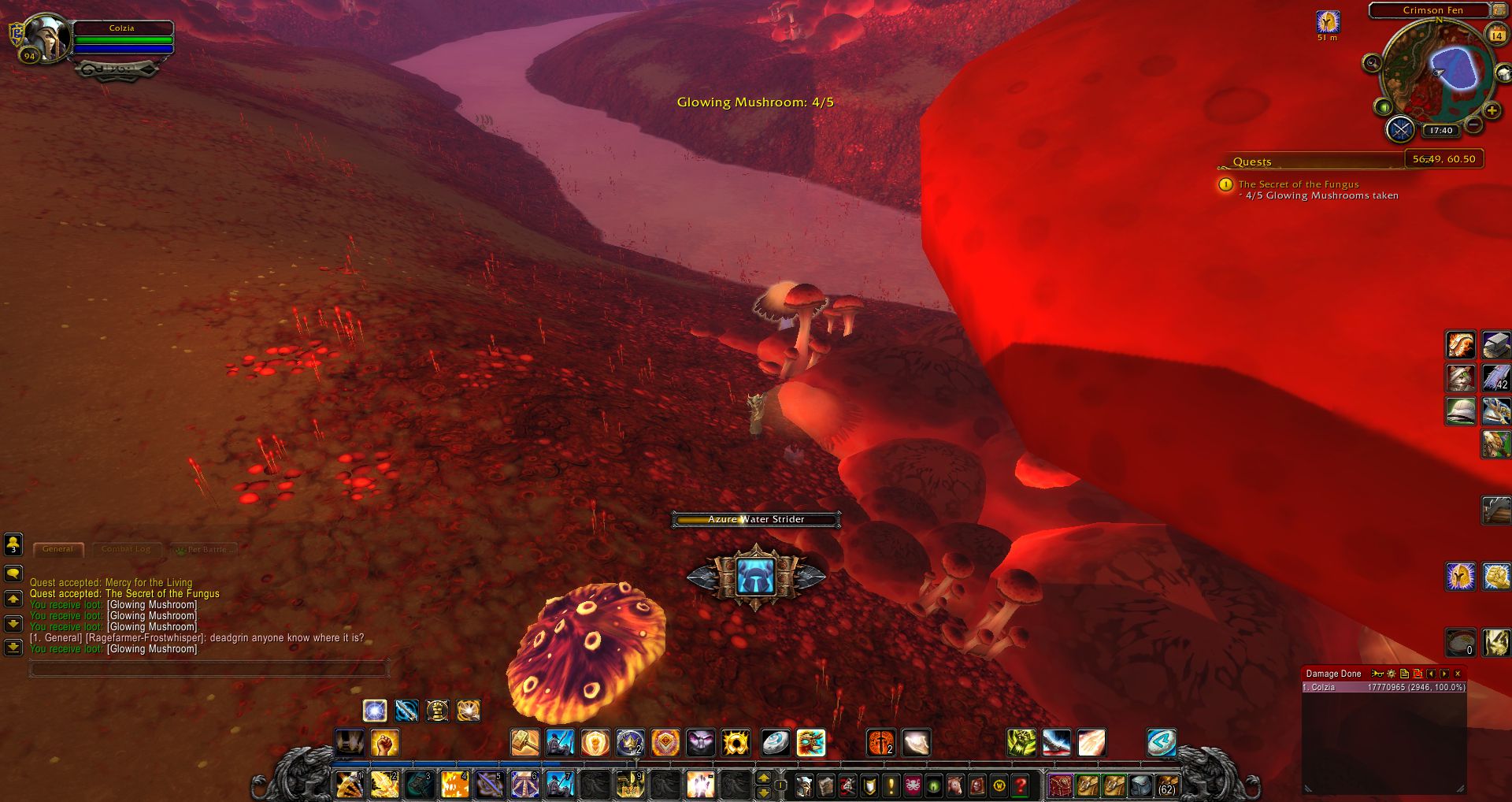The height and width of the screenshot is (802, 1512).
Task: Use the hammer ability on the action bar
Action: point(524,743)
